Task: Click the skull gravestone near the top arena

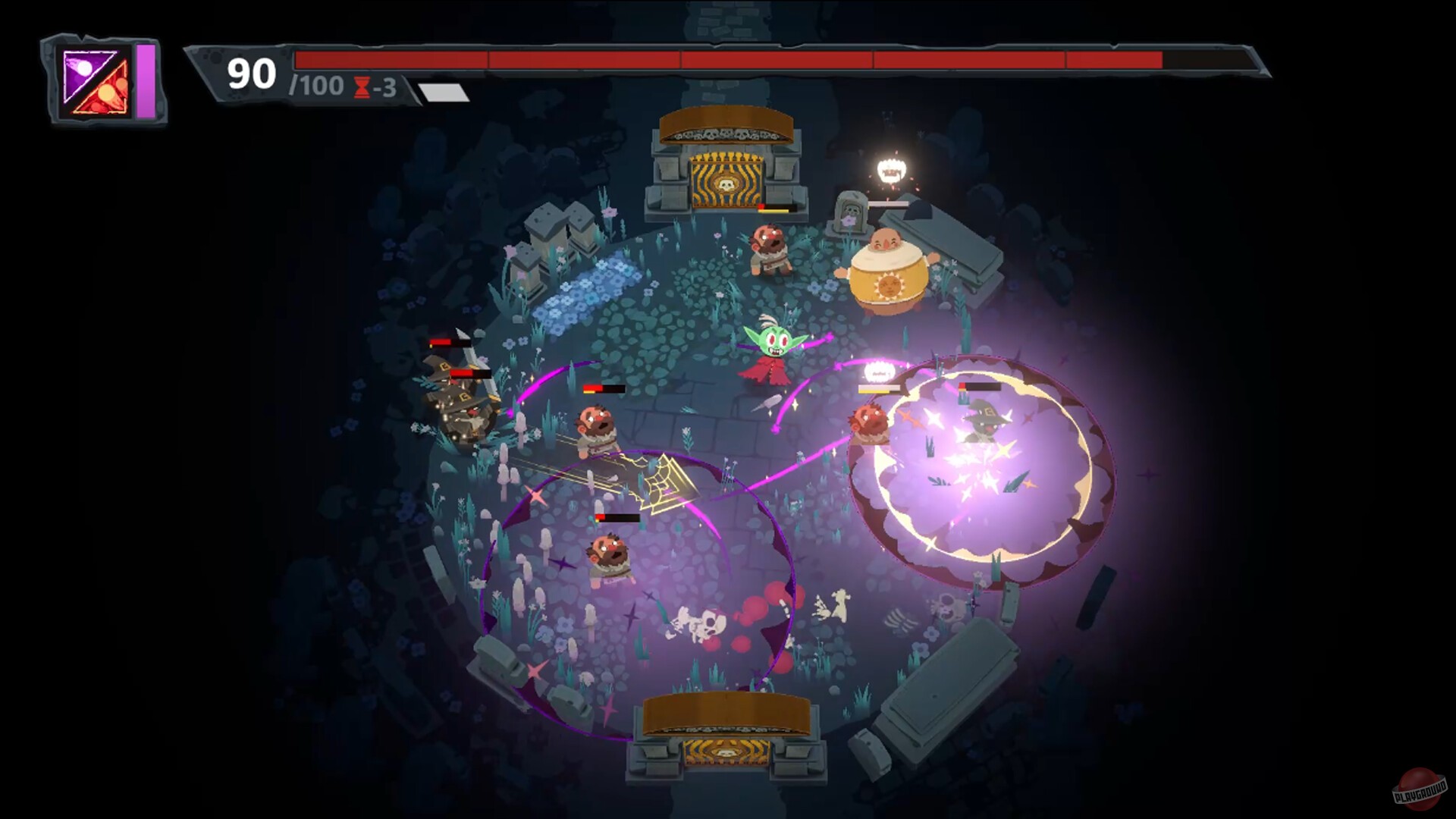Action: click(851, 211)
